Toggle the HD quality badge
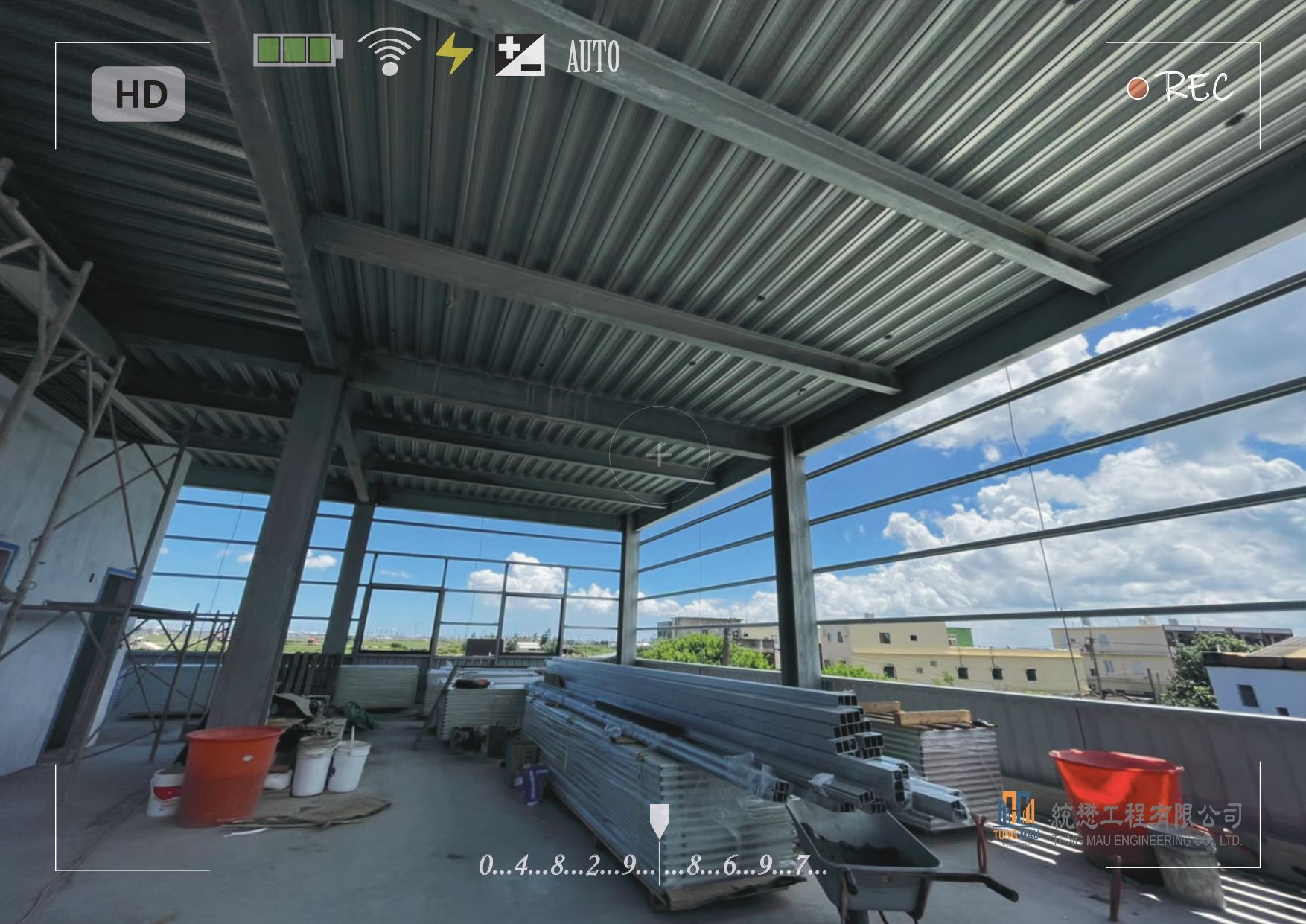Image resolution: width=1306 pixels, height=924 pixels. (x=138, y=95)
